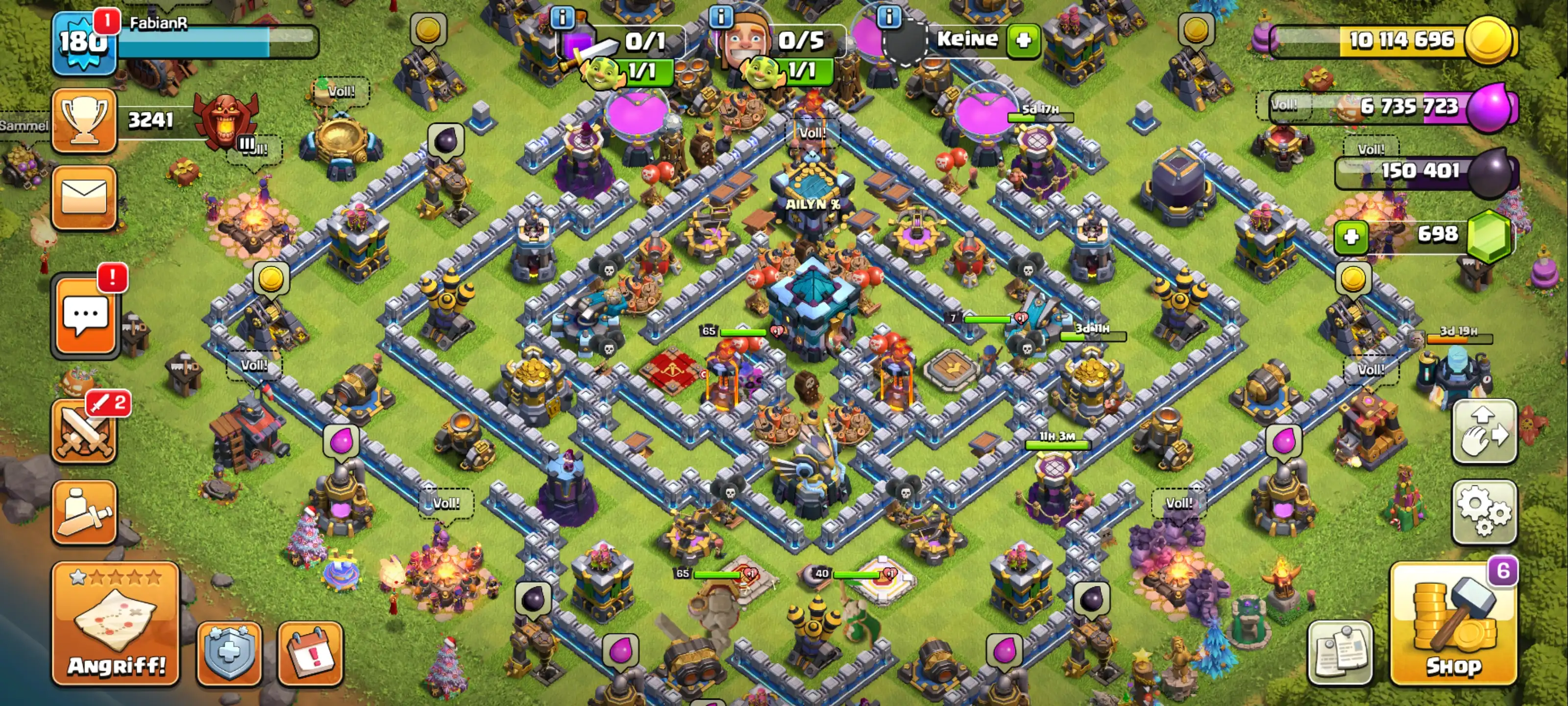The width and height of the screenshot is (1568, 706).
Task: Open the layout editor hand button
Action: (x=1483, y=431)
